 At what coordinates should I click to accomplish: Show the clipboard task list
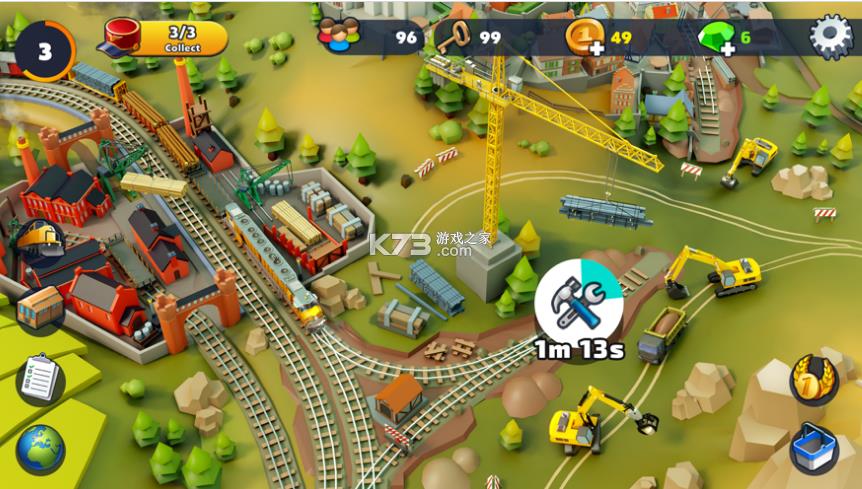point(40,379)
